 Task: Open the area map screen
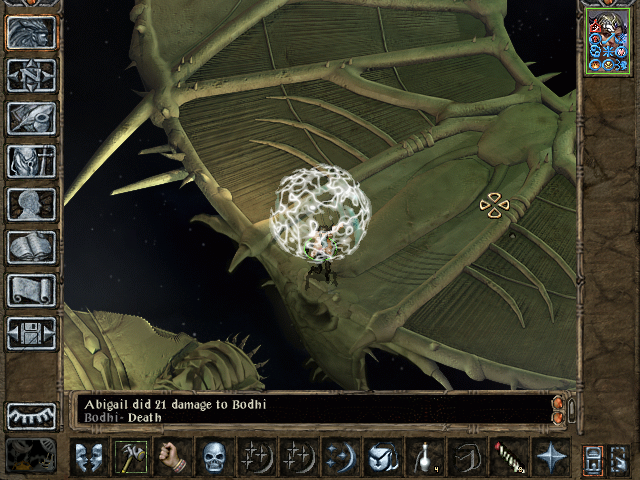point(31,75)
